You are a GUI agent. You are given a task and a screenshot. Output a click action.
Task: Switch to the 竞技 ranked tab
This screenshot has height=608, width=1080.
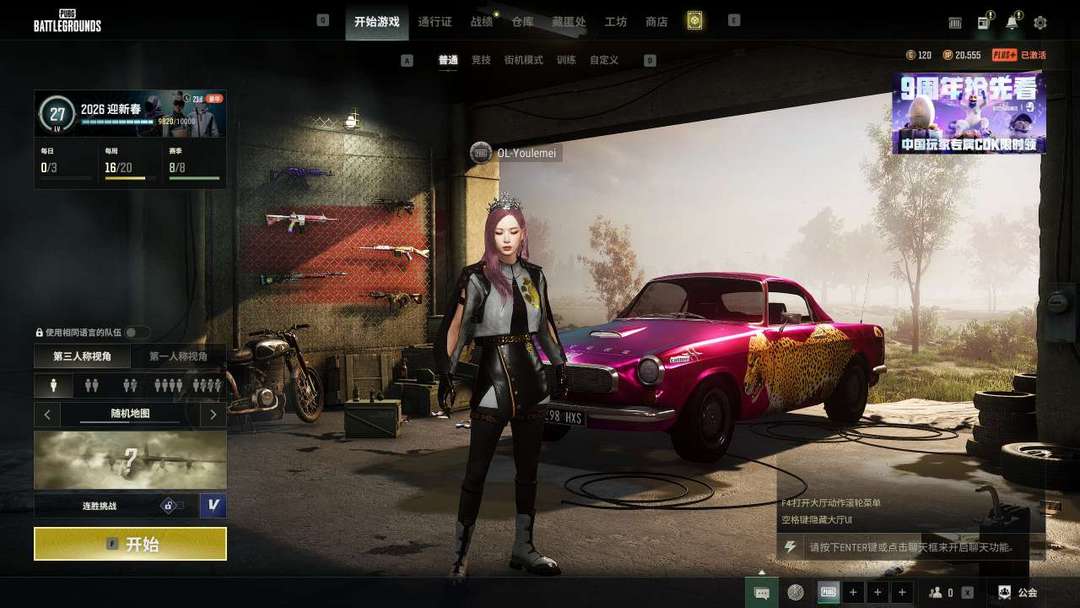pyautogui.click(x=481, y=60)
